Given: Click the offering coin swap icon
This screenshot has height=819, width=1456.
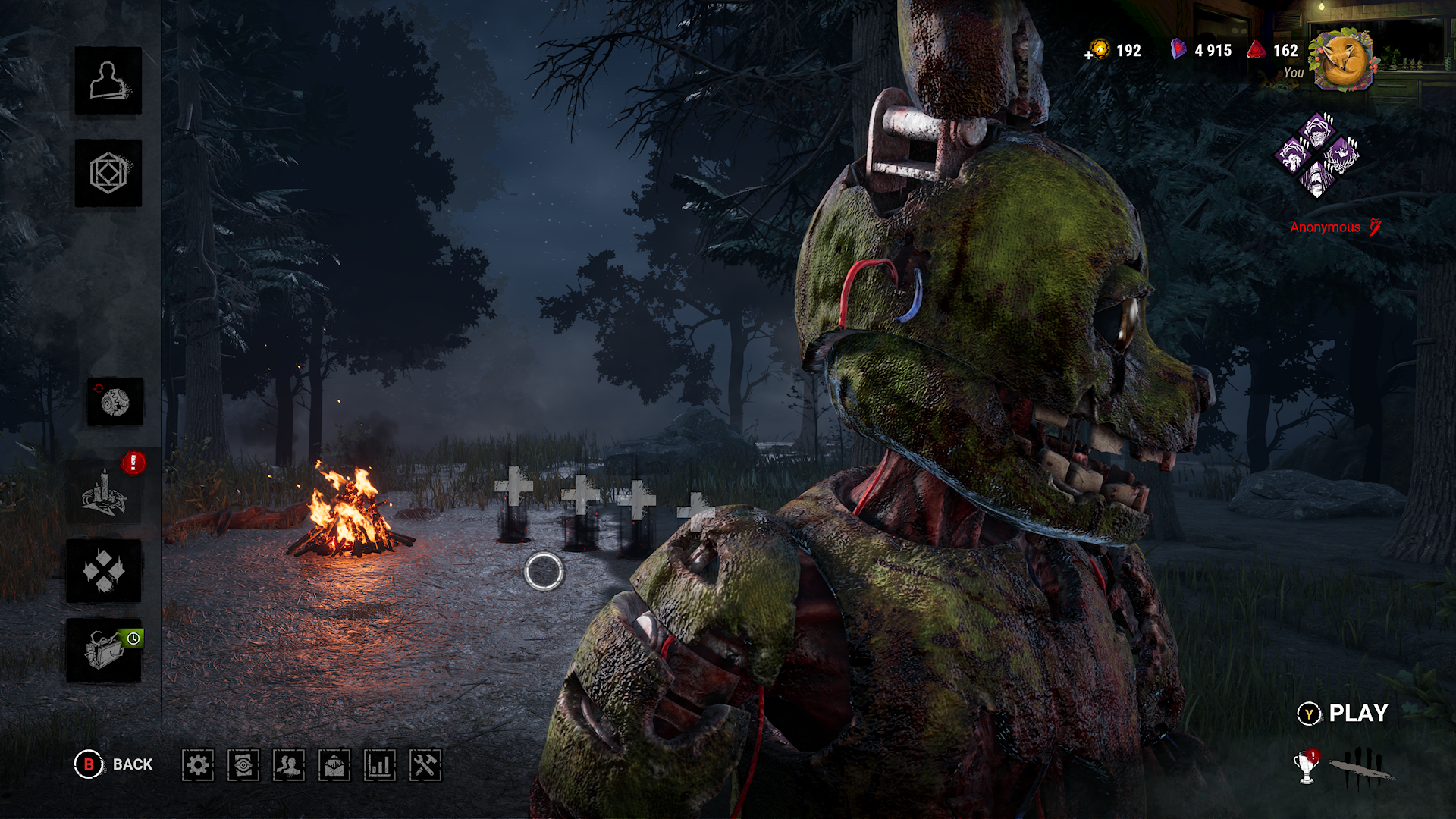Looking at the screenshot, I should click(x=115, y=402).
